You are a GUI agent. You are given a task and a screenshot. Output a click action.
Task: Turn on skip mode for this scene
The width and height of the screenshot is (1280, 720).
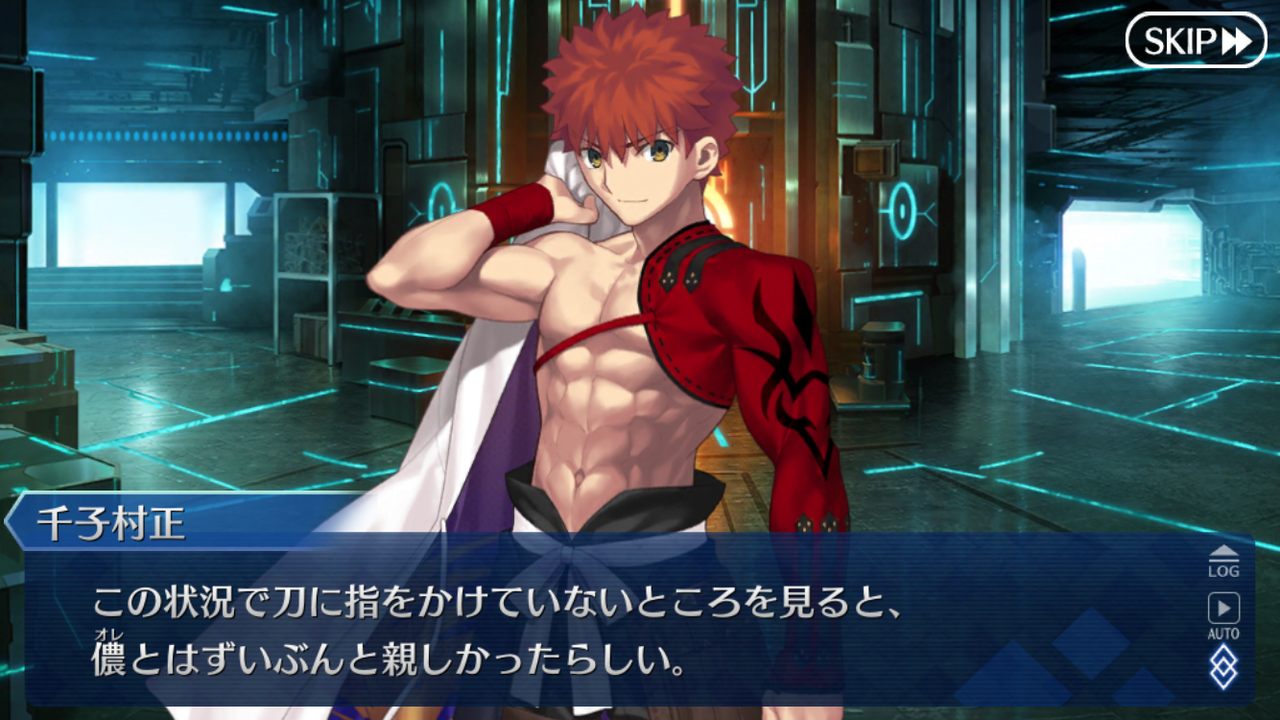1196,42
